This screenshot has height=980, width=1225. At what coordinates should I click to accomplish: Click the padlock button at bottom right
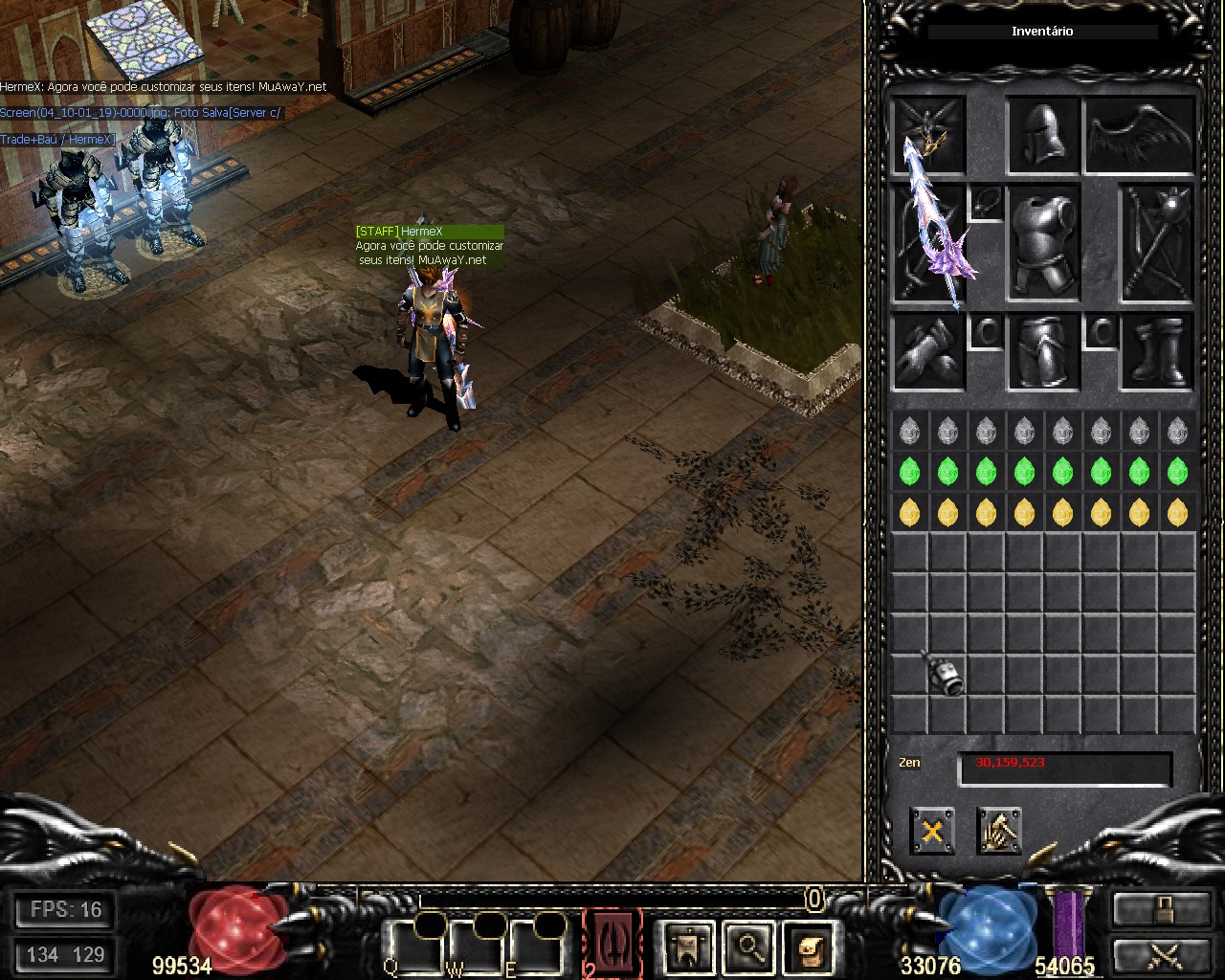coord(1162,910)
